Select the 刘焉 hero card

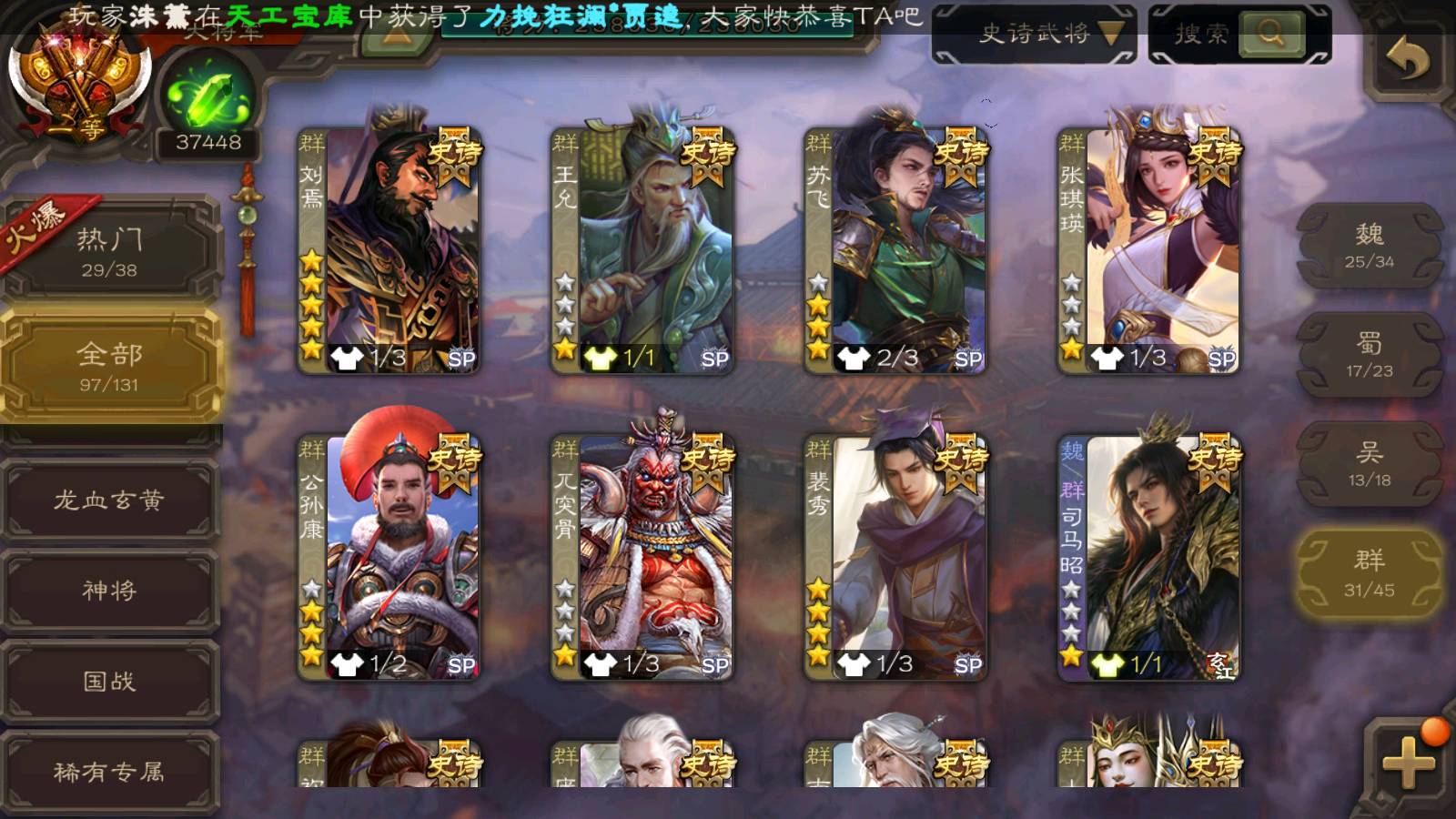pos(390,250)
